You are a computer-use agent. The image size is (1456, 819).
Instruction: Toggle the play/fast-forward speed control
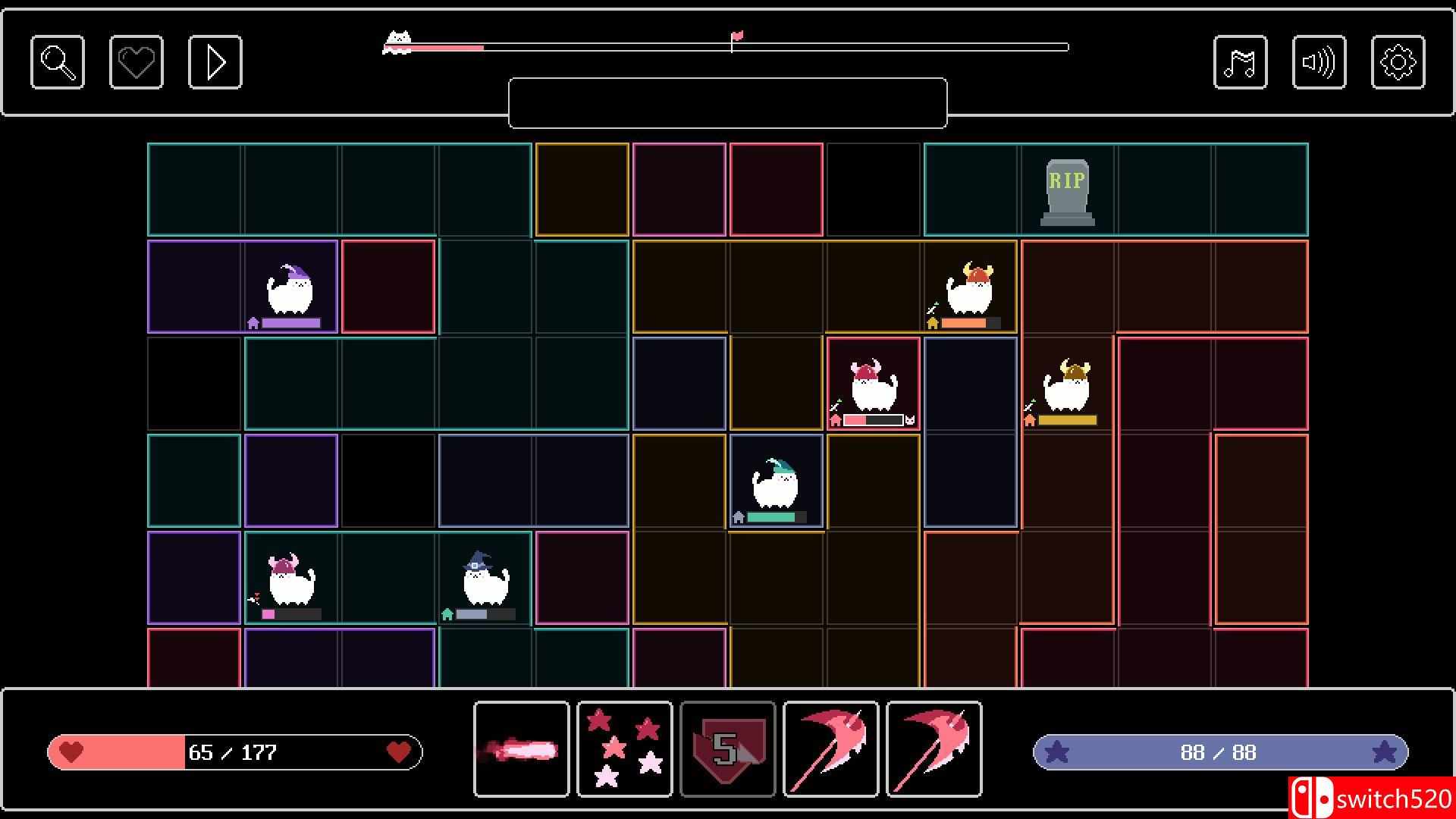215,61
